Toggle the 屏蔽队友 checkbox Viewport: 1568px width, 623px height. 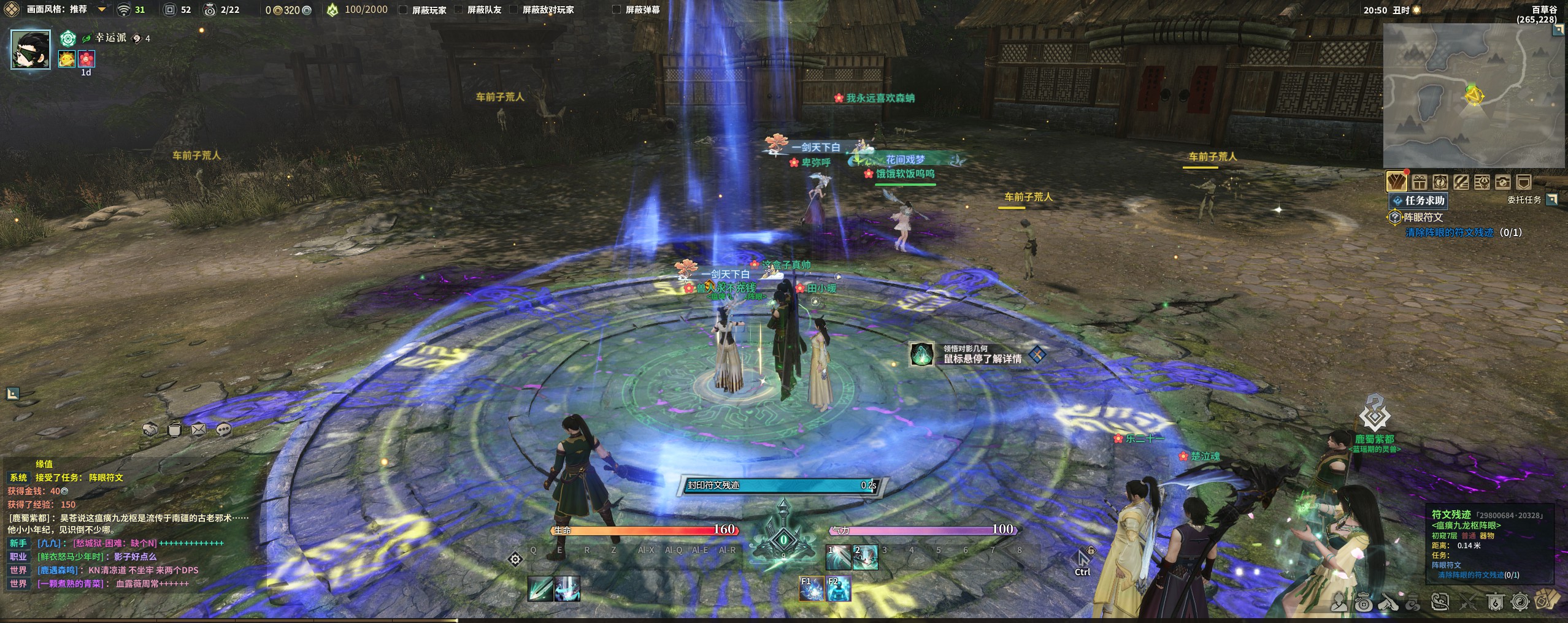458,10
